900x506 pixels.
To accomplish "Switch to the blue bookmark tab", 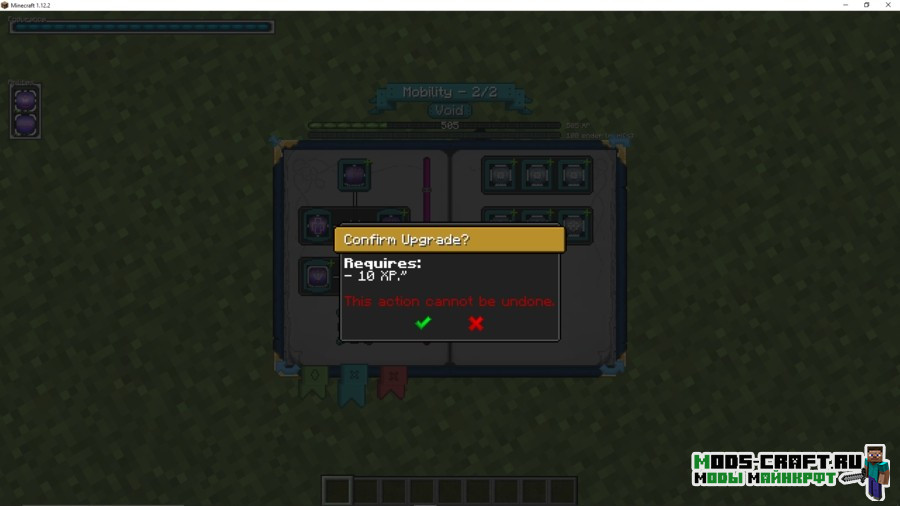I will (352, 383).
